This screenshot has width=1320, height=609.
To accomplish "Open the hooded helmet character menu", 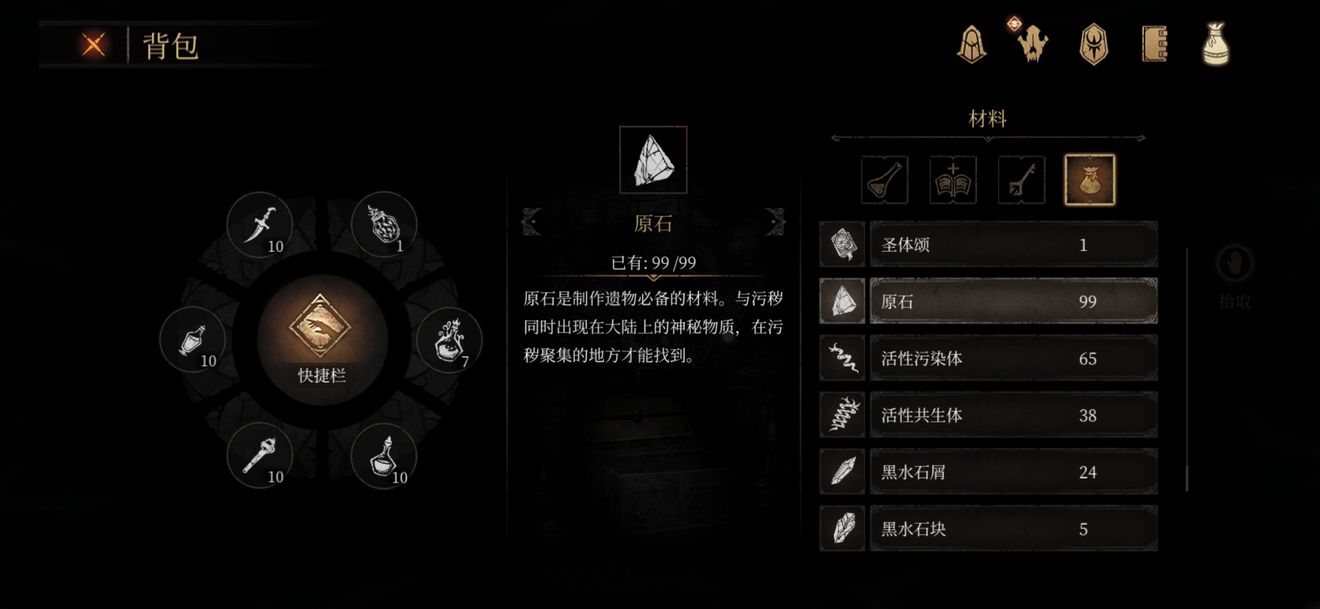I will 970,44.
